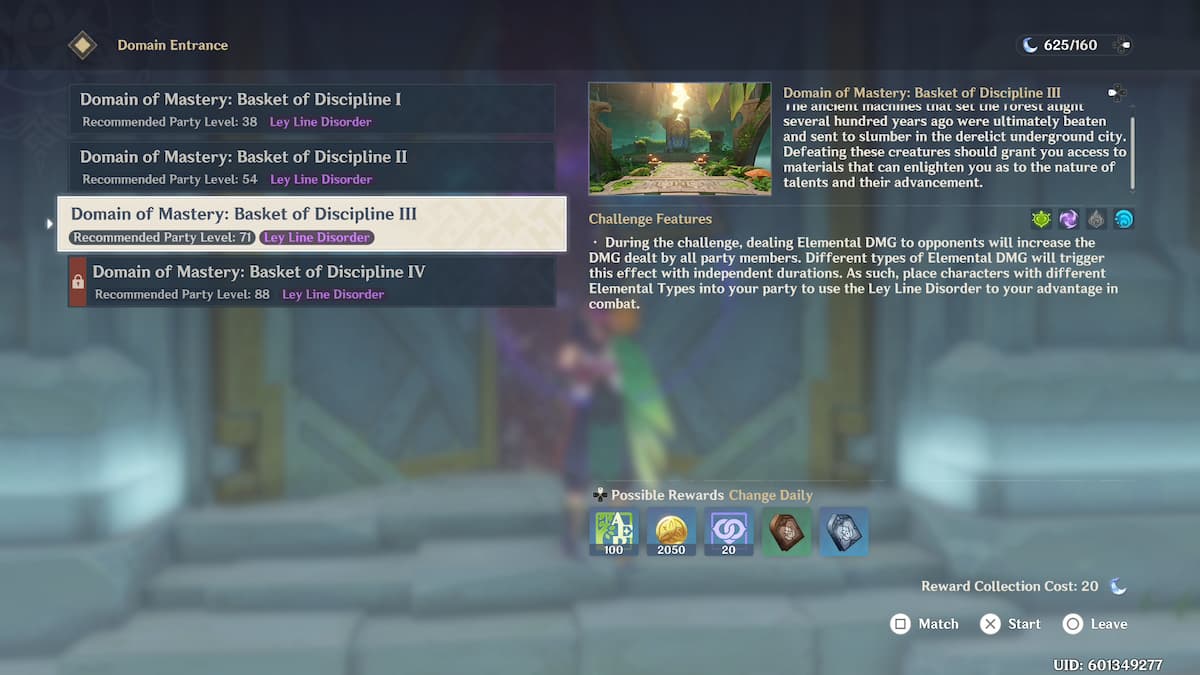Check the brown talent book reward
Viewport: 1200px width, 675px height.
[x=786, y=531]
